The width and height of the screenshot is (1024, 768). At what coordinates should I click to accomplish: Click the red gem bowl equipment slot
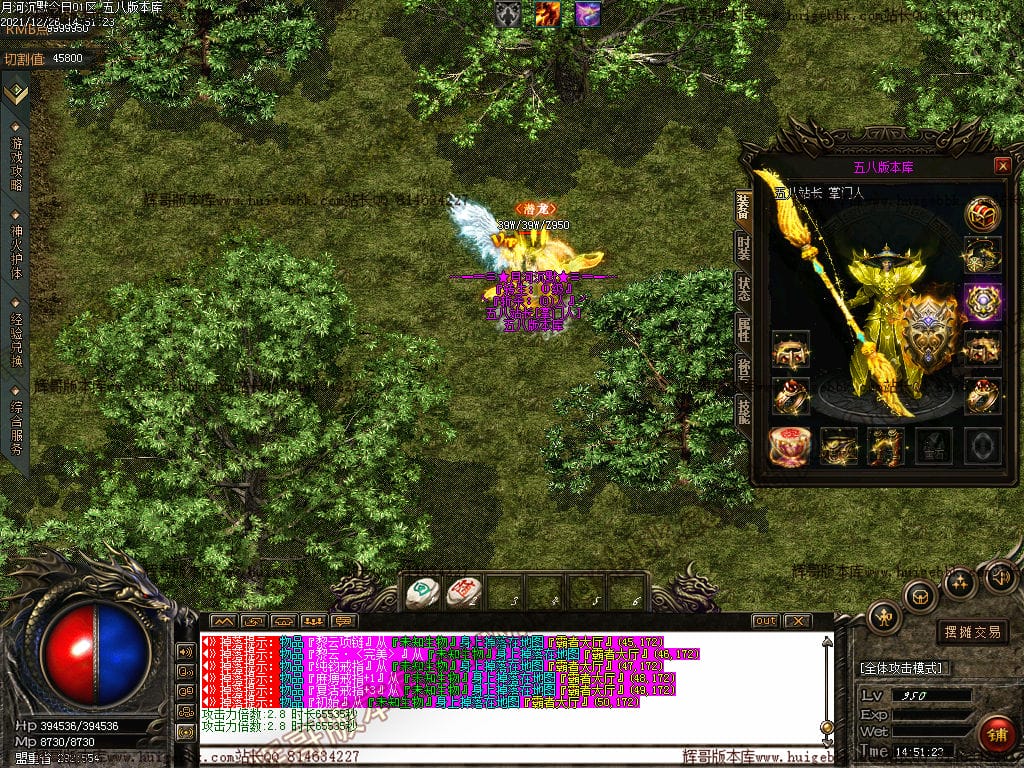790,446
